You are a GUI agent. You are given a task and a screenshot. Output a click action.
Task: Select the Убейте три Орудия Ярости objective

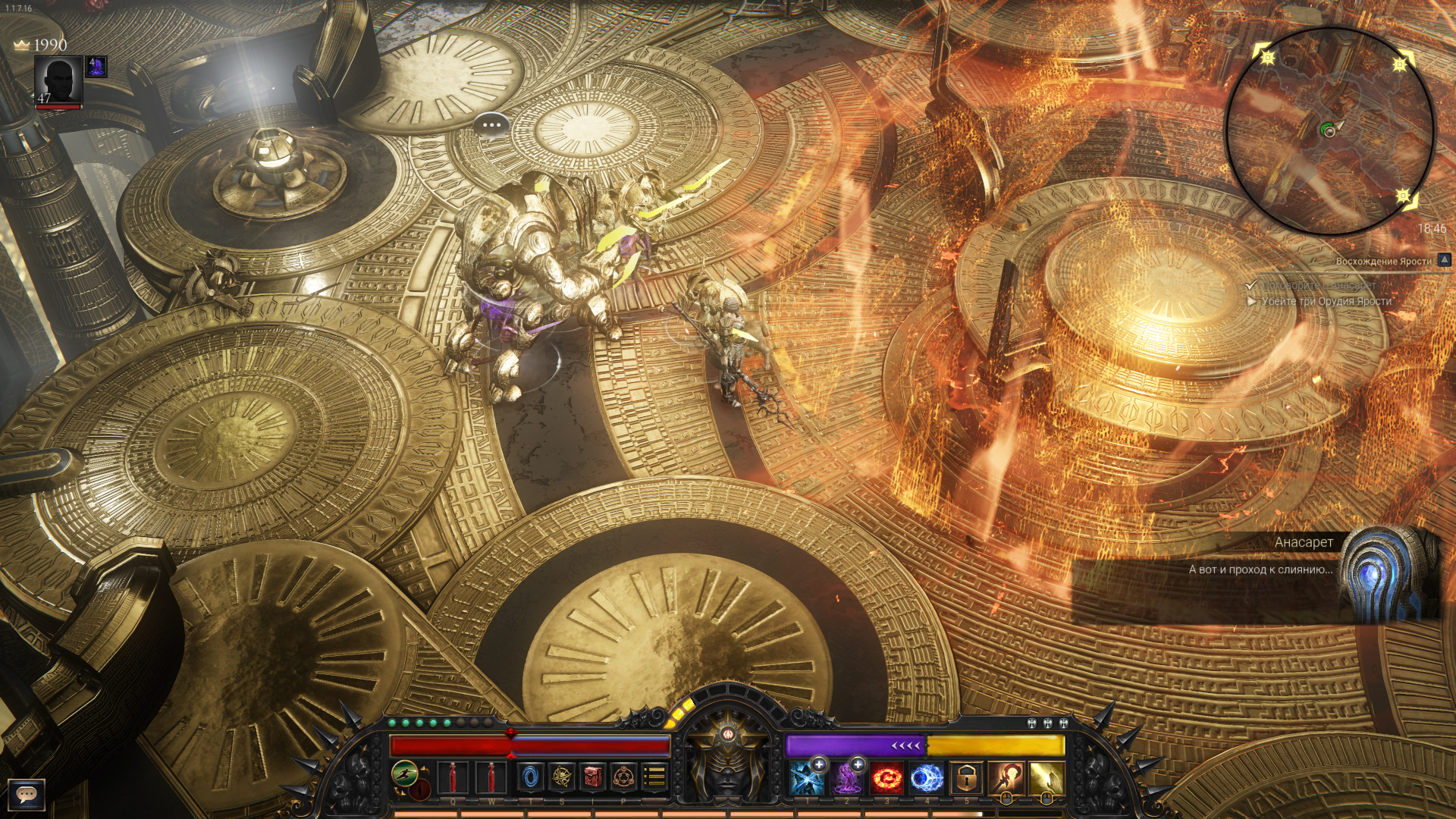tap(1326, 301)
